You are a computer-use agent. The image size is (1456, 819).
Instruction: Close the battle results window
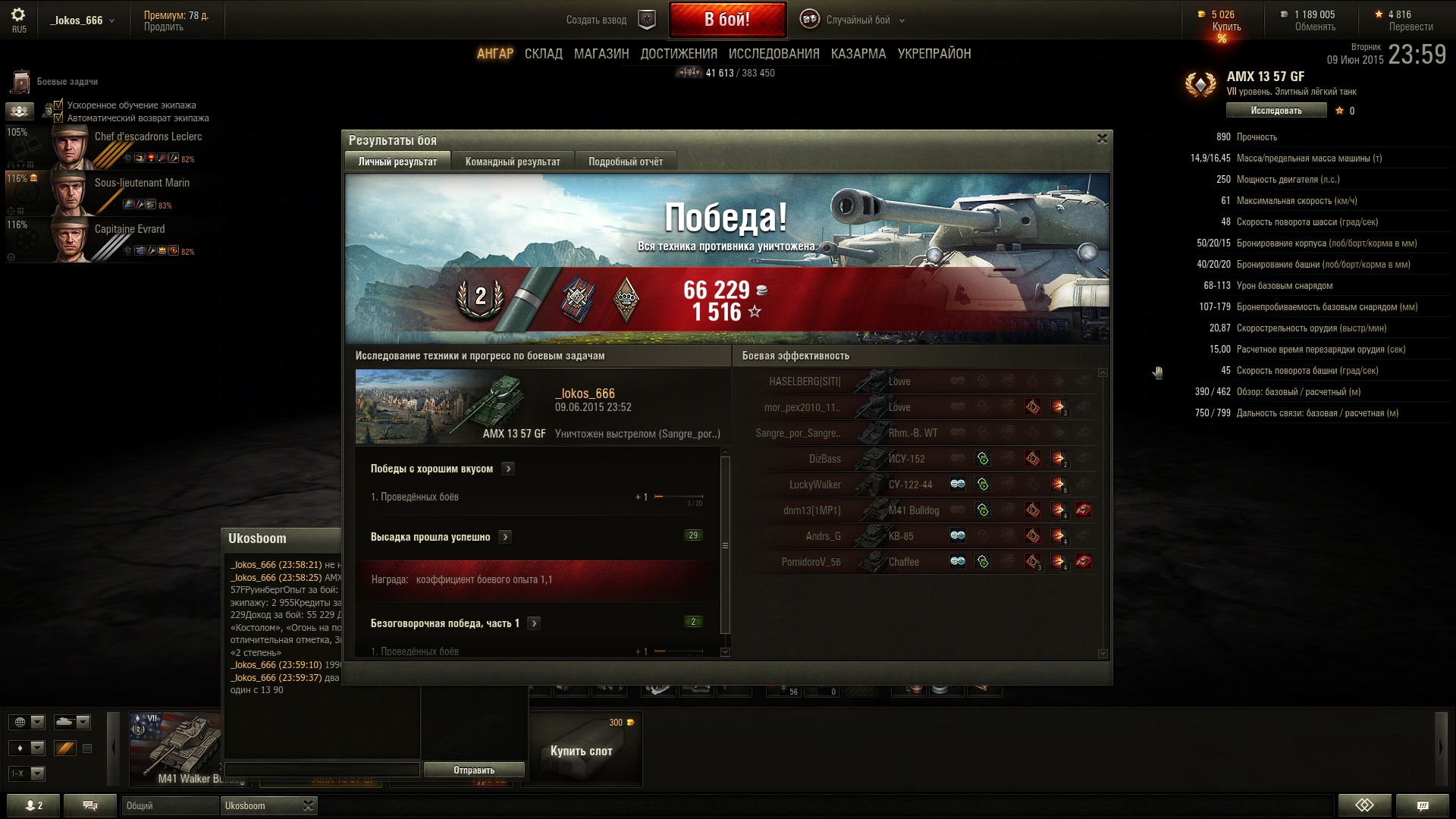coord(1102,139)
